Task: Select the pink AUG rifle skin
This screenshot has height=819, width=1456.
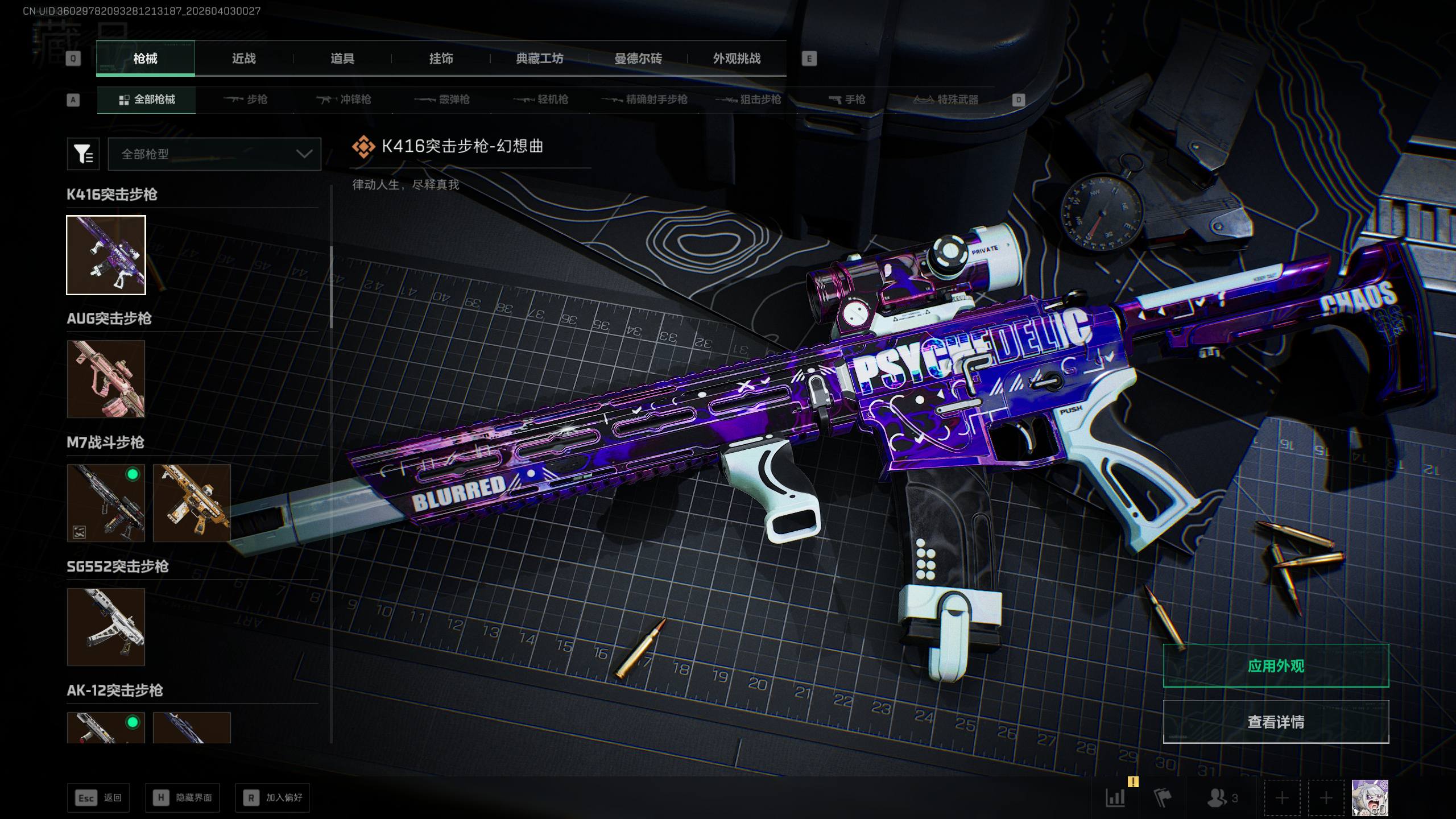Action: (106, 379)
